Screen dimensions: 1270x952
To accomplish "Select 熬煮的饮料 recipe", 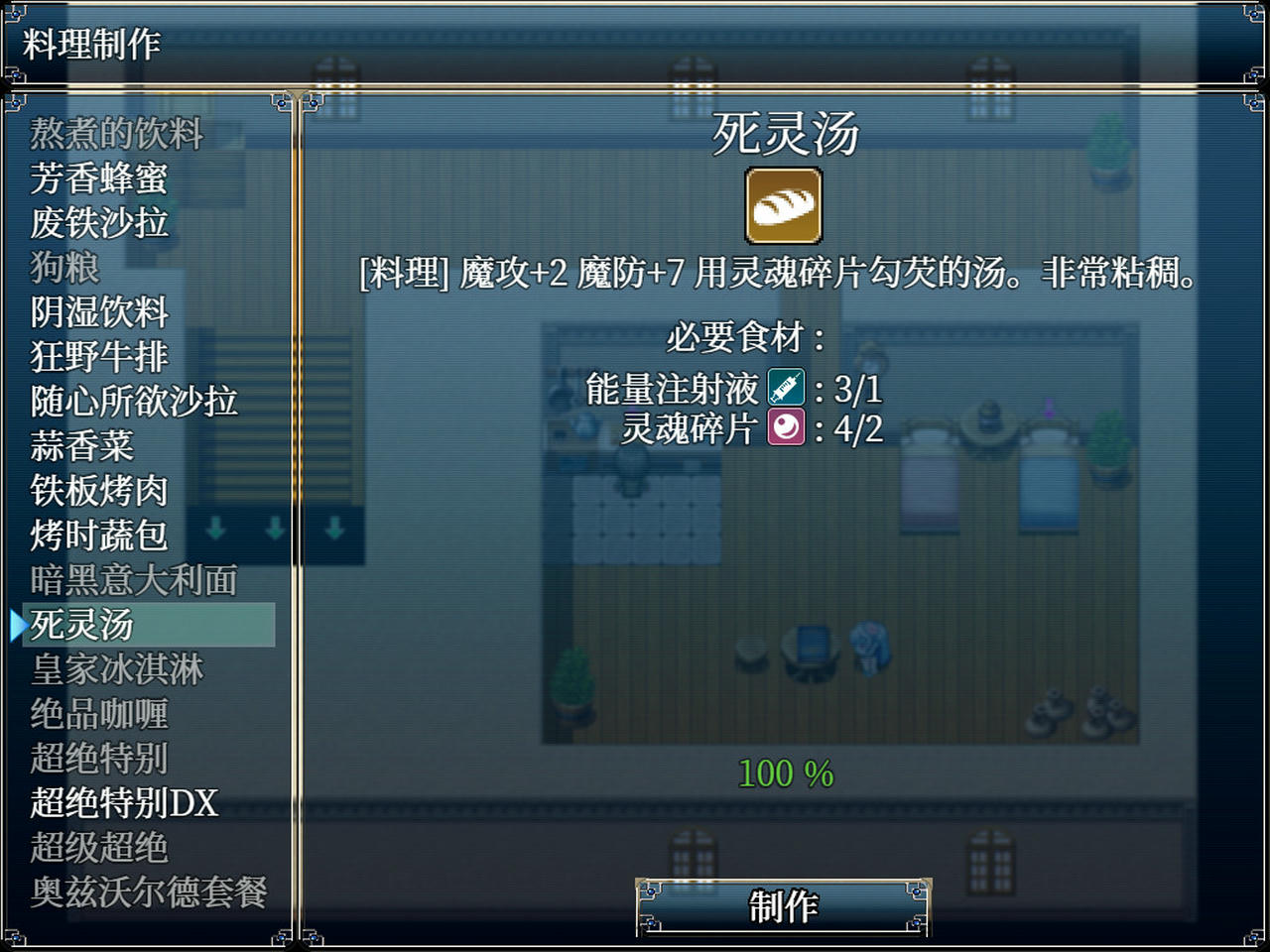I will pyautogui.click(x=117, y=134).
